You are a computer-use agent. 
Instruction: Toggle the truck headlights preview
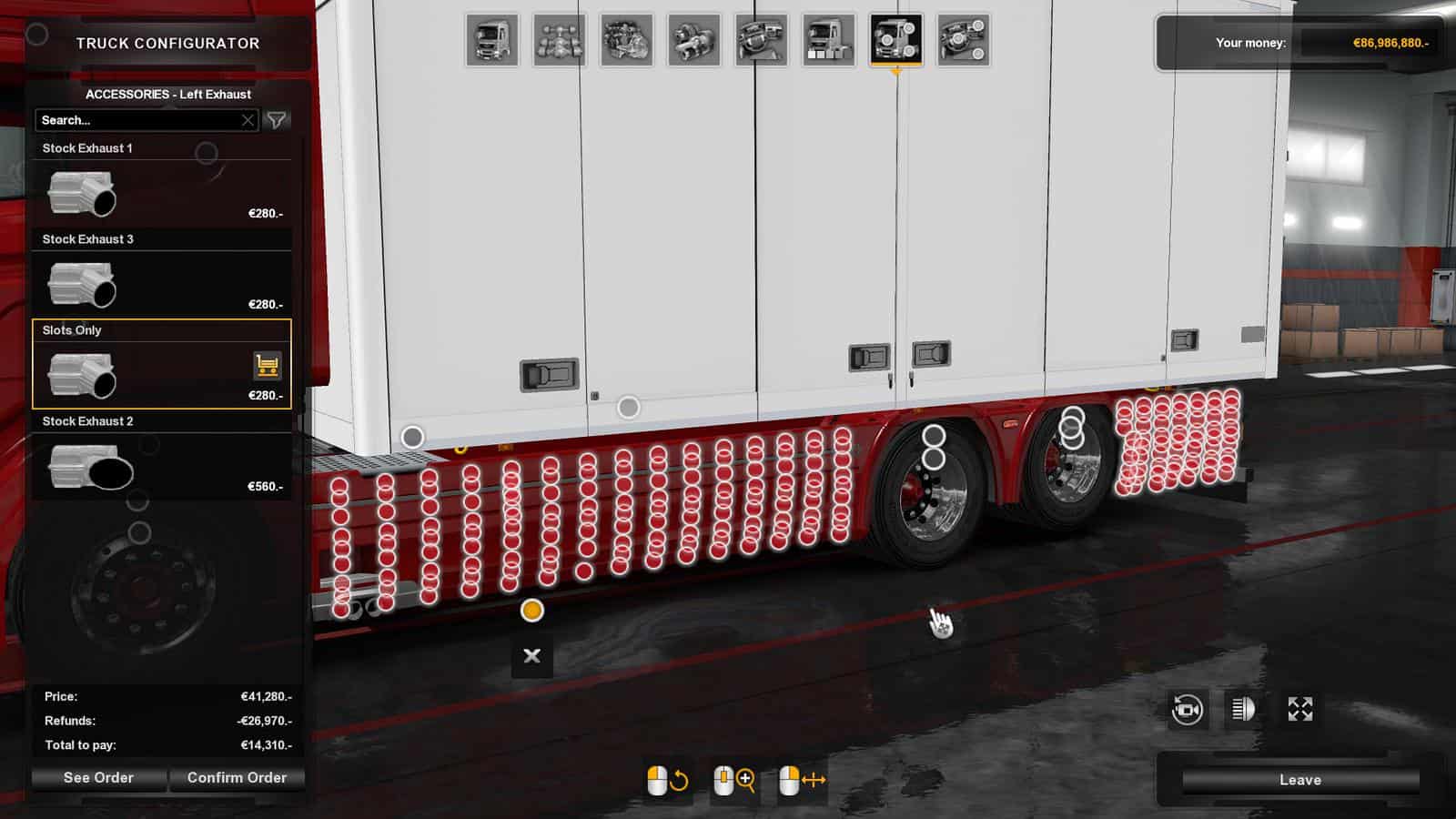(1241, 710)
